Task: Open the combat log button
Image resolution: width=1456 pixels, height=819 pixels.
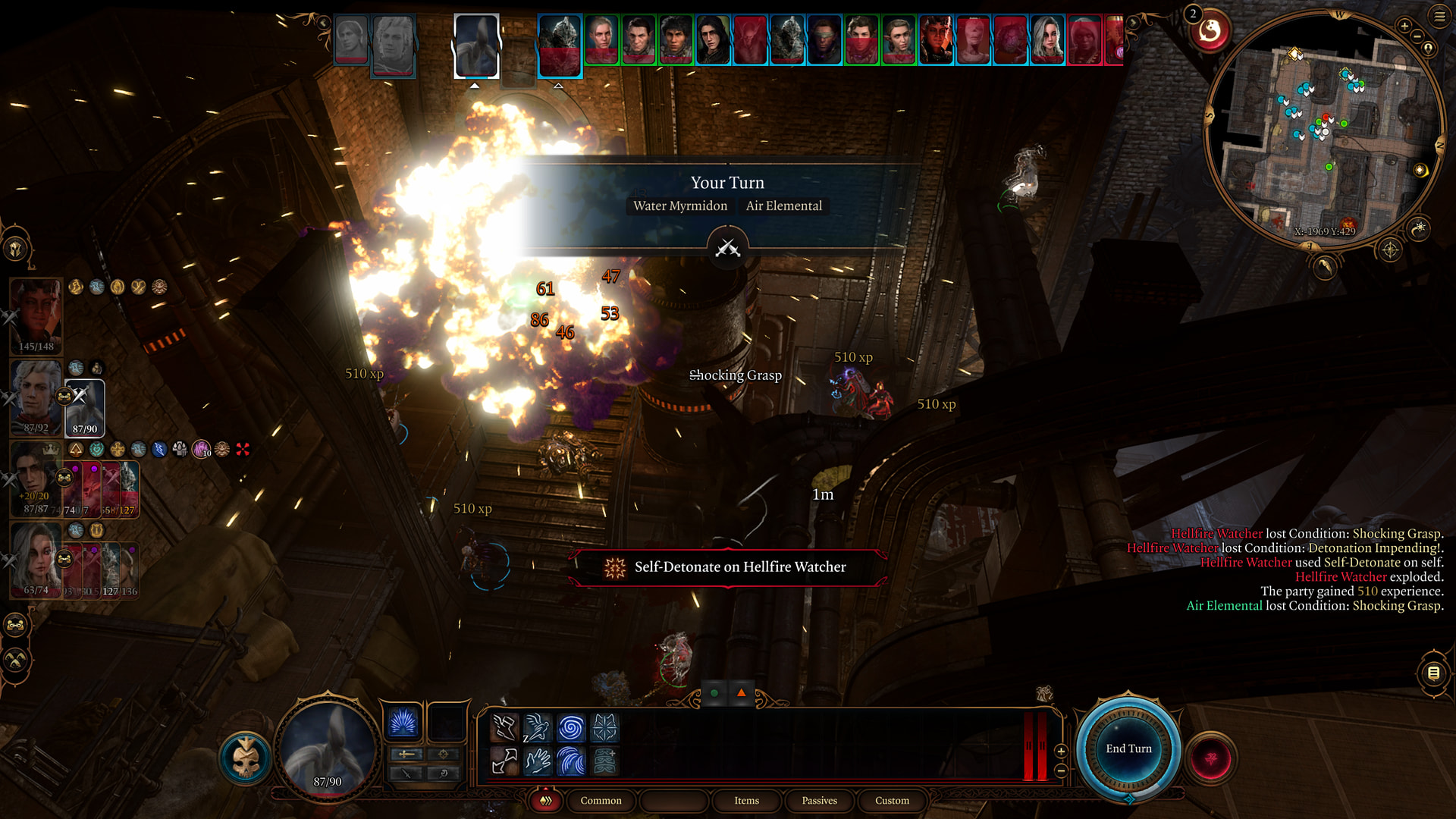Action: point(1433,673)
